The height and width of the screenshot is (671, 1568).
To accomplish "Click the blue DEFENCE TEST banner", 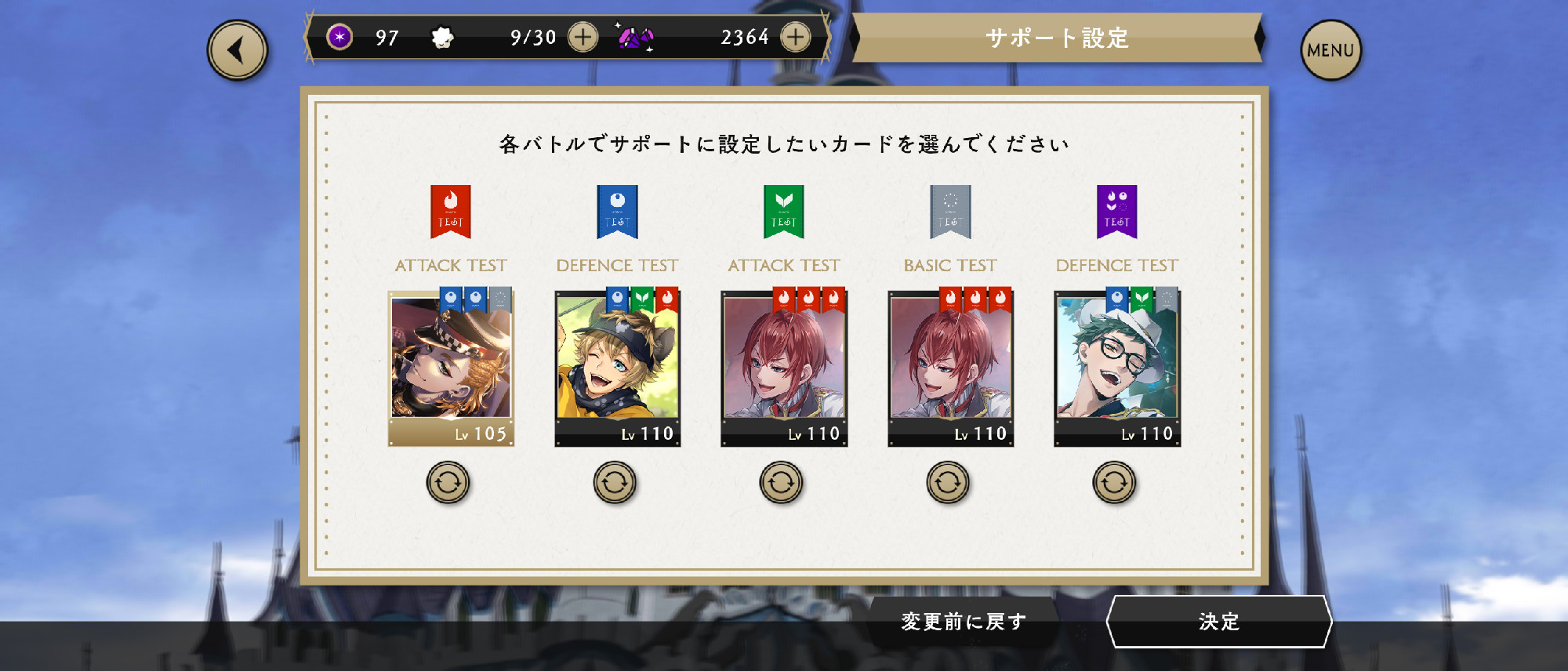I will point(617,212).
